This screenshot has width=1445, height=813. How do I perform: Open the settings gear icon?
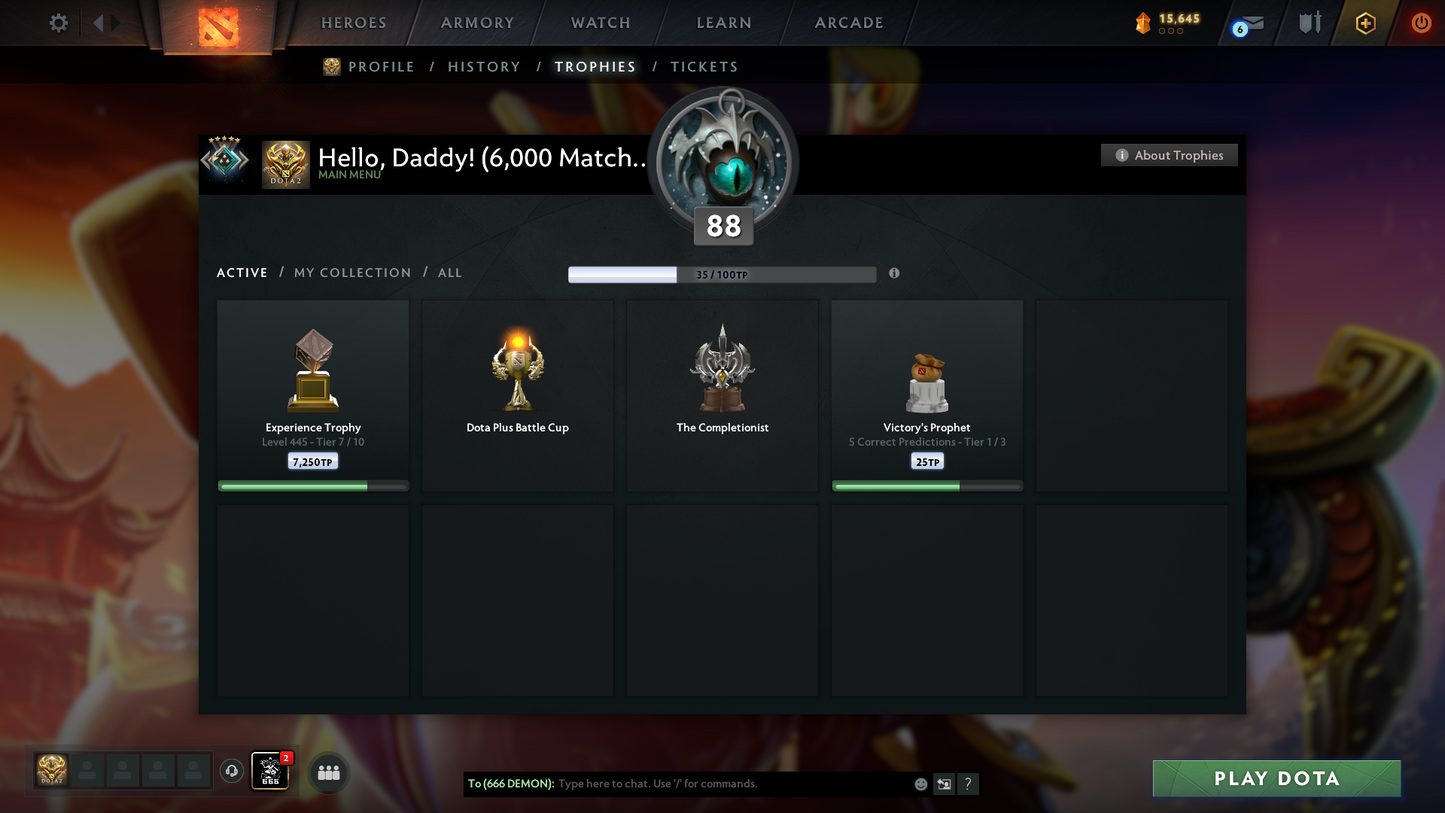click(x=58, y=23)
